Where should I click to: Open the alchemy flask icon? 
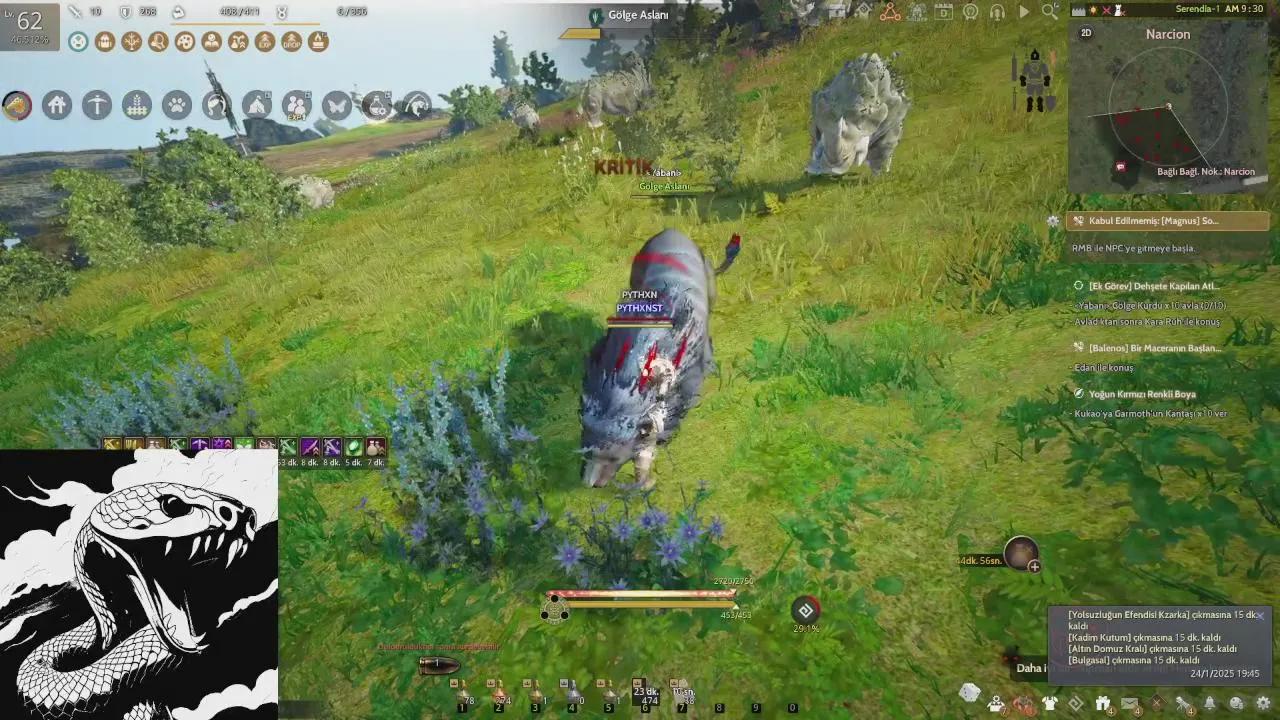point(377,105)
